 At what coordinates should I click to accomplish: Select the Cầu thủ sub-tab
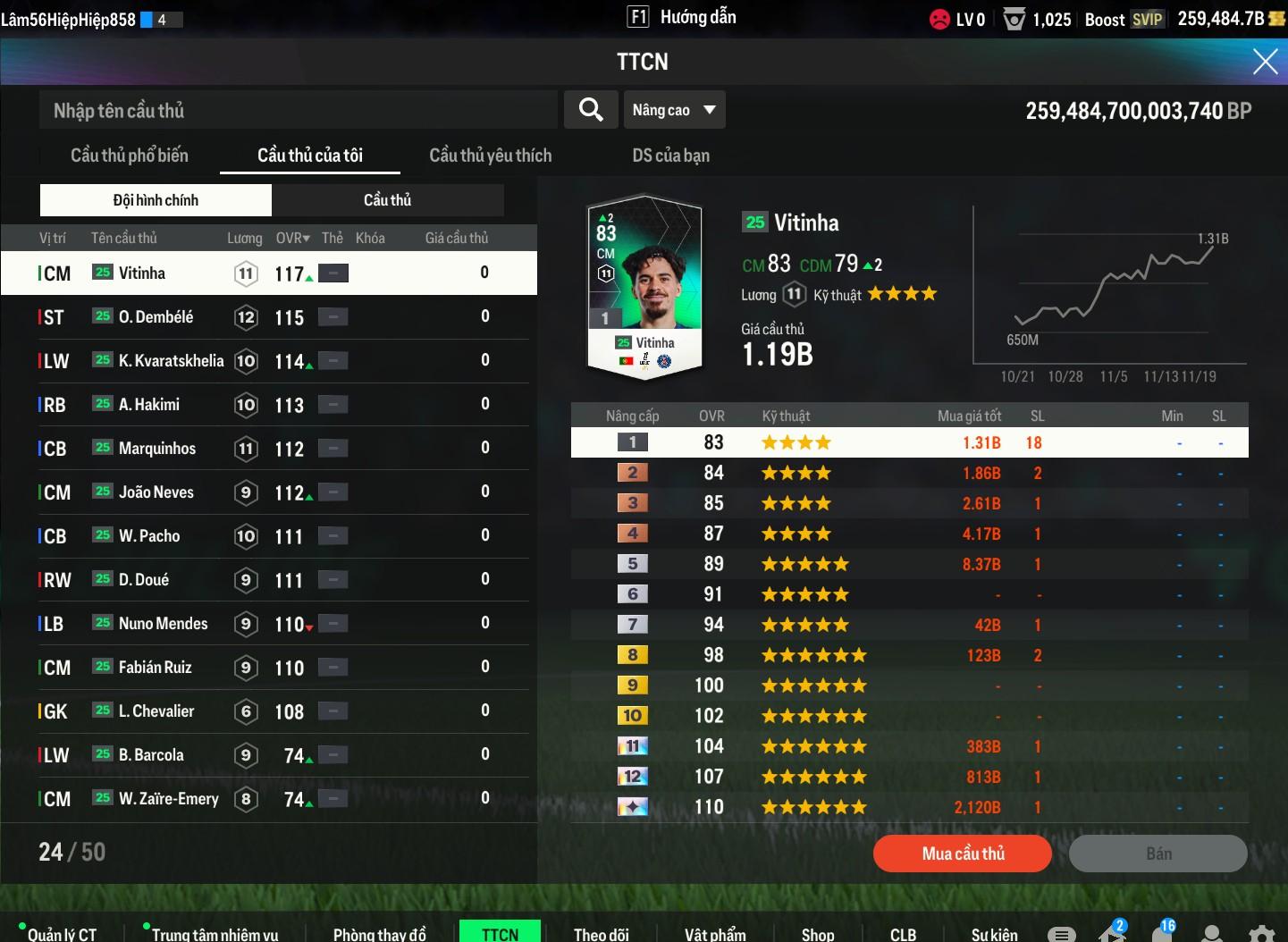pyautogui.click(x=387, y=200)
